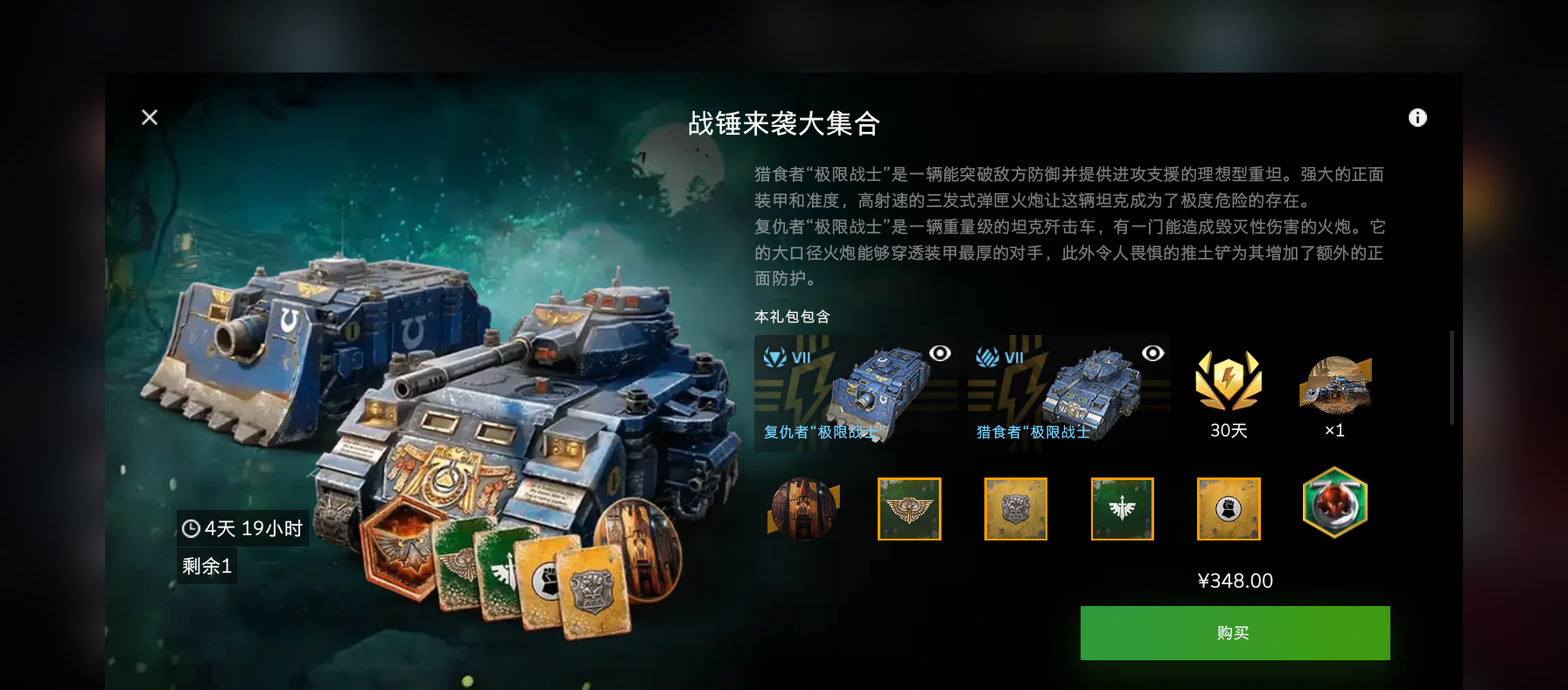Buy the bundle with the green 购买 button
The width and height of the screenshot is (1568, 690).
point(1234,632)
